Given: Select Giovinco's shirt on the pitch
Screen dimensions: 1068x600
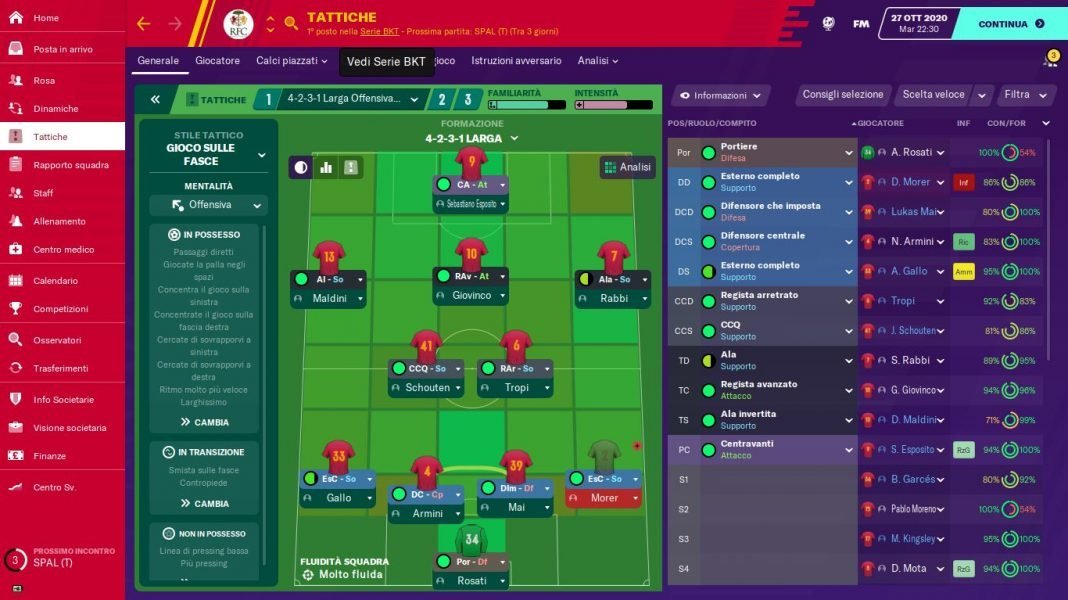Looking at the screenshot, I should (471, 254).
